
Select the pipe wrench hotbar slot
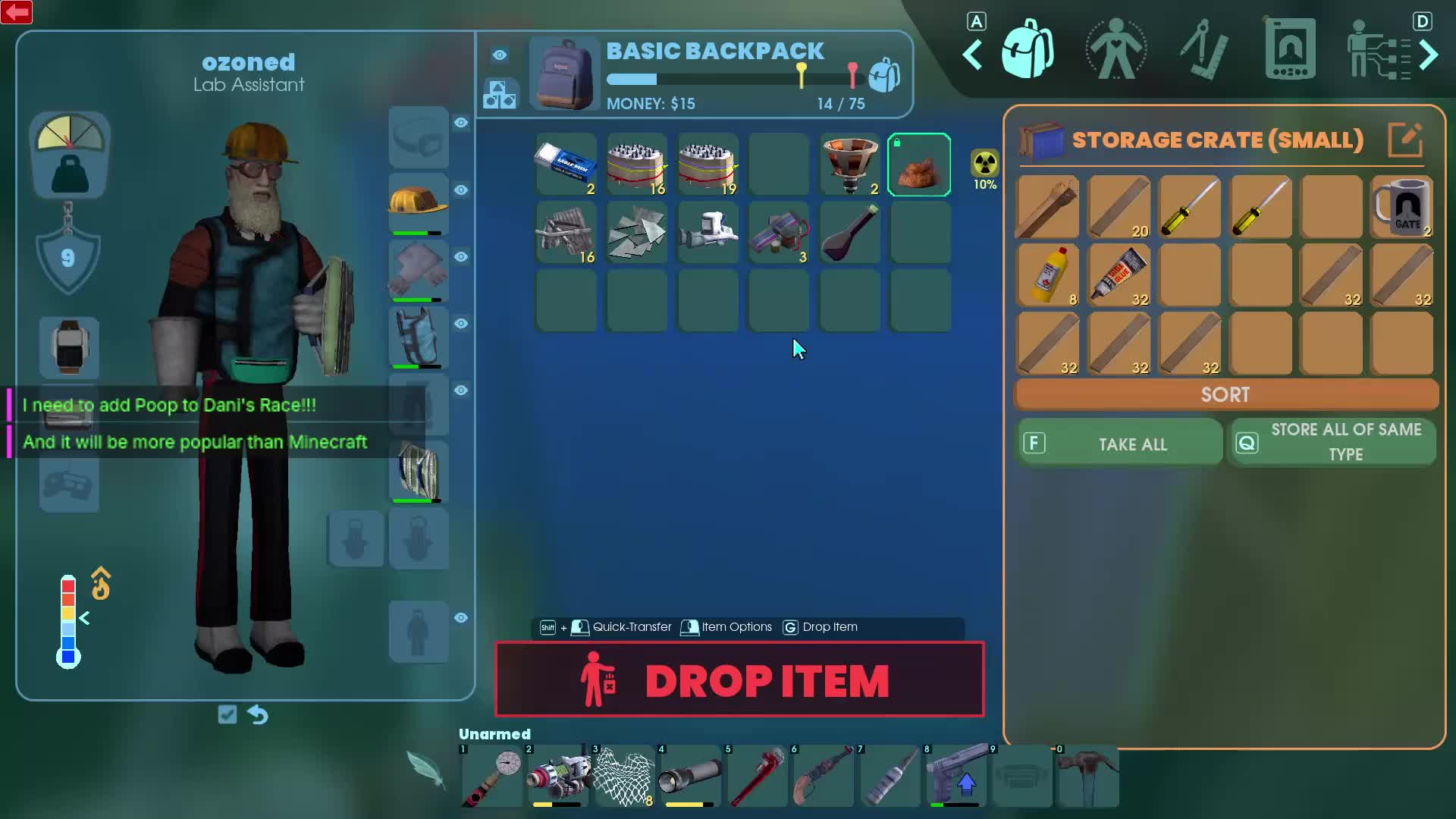coord(757,777)
